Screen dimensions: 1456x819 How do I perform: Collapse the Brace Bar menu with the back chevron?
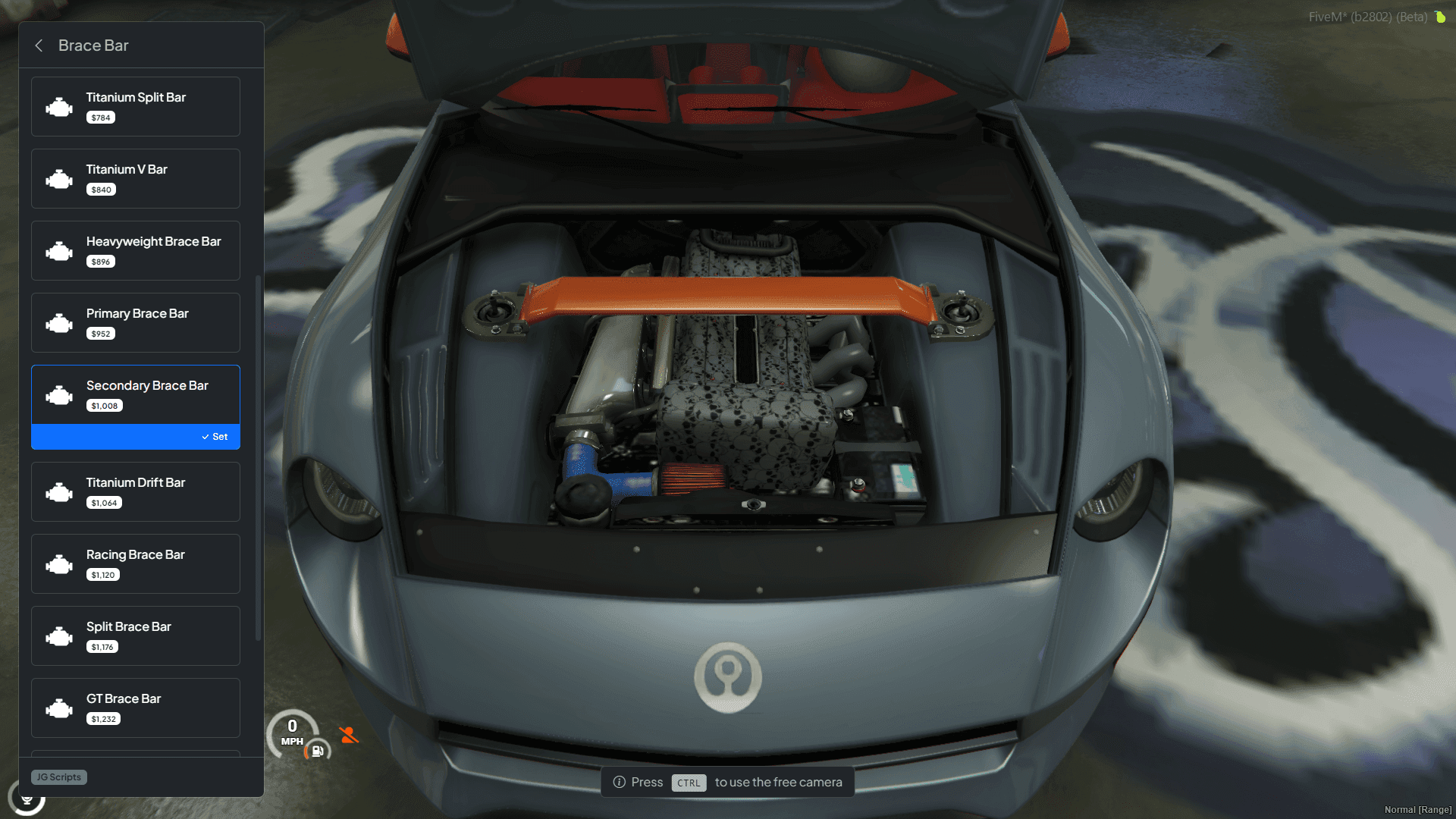tap(39, 45)
